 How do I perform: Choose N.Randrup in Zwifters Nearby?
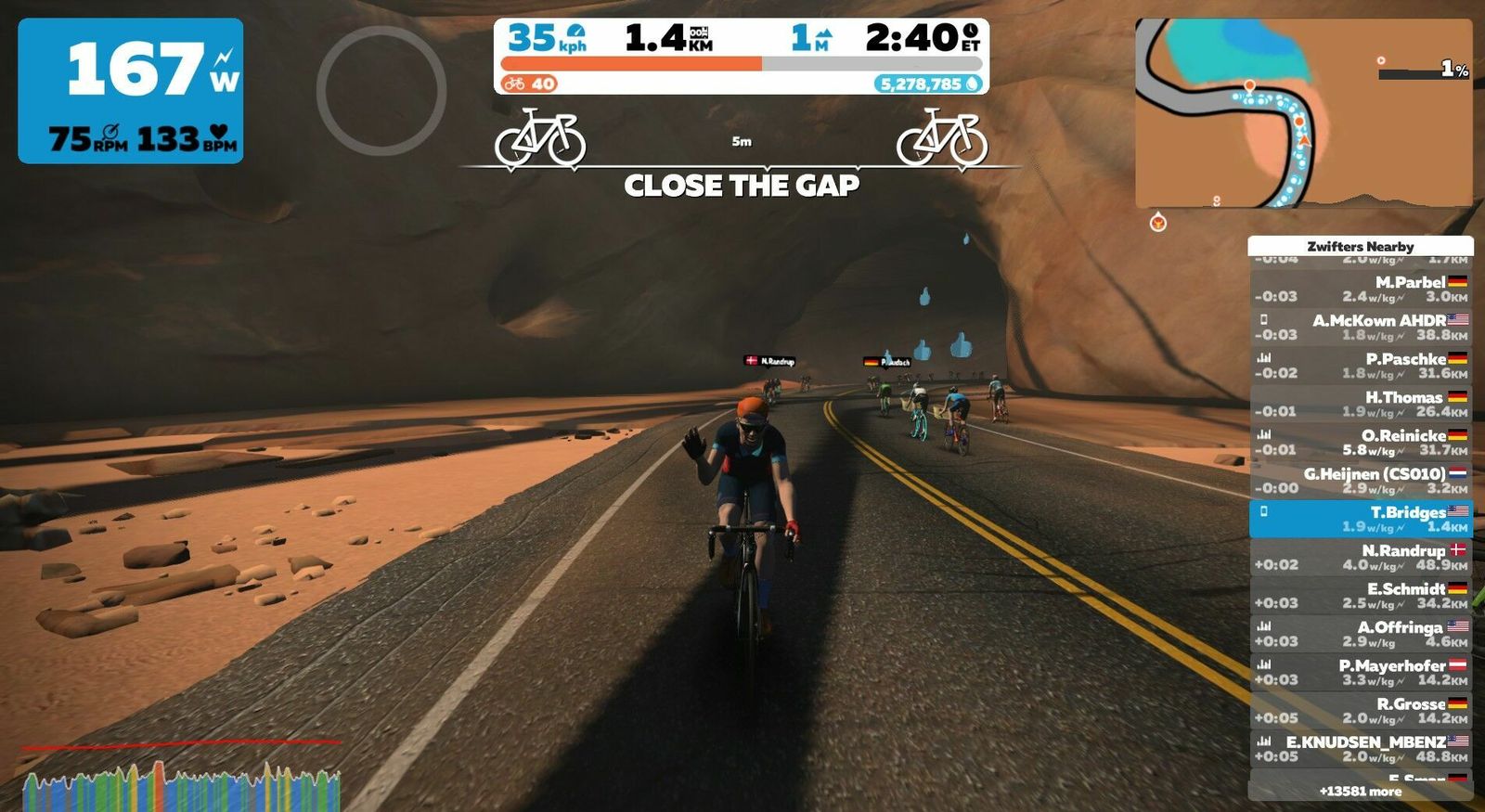[1360, 557]
